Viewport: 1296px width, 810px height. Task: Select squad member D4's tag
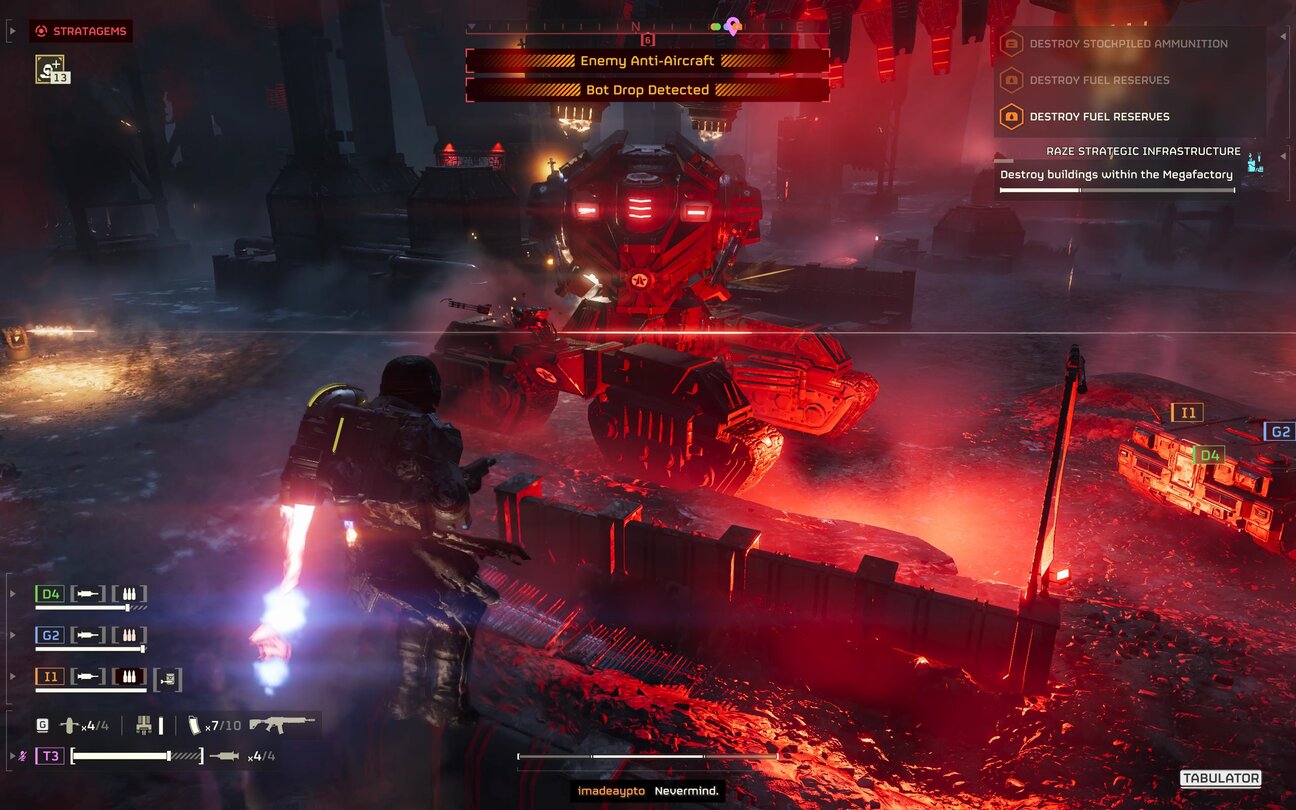(x=50, y=594)
